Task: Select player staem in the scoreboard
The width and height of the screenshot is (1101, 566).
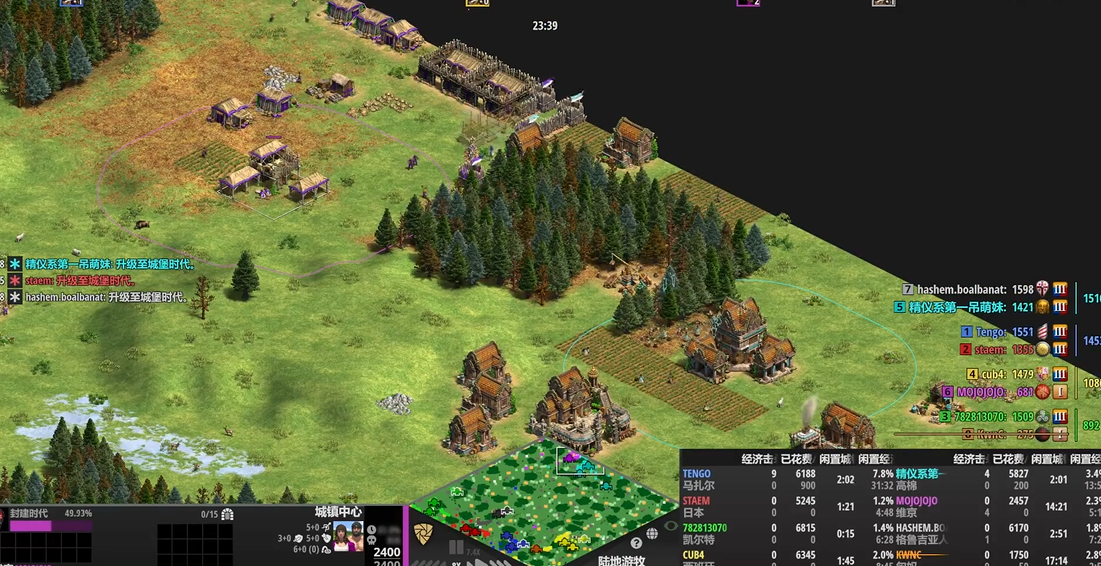Action: click(x=990, y=350)
